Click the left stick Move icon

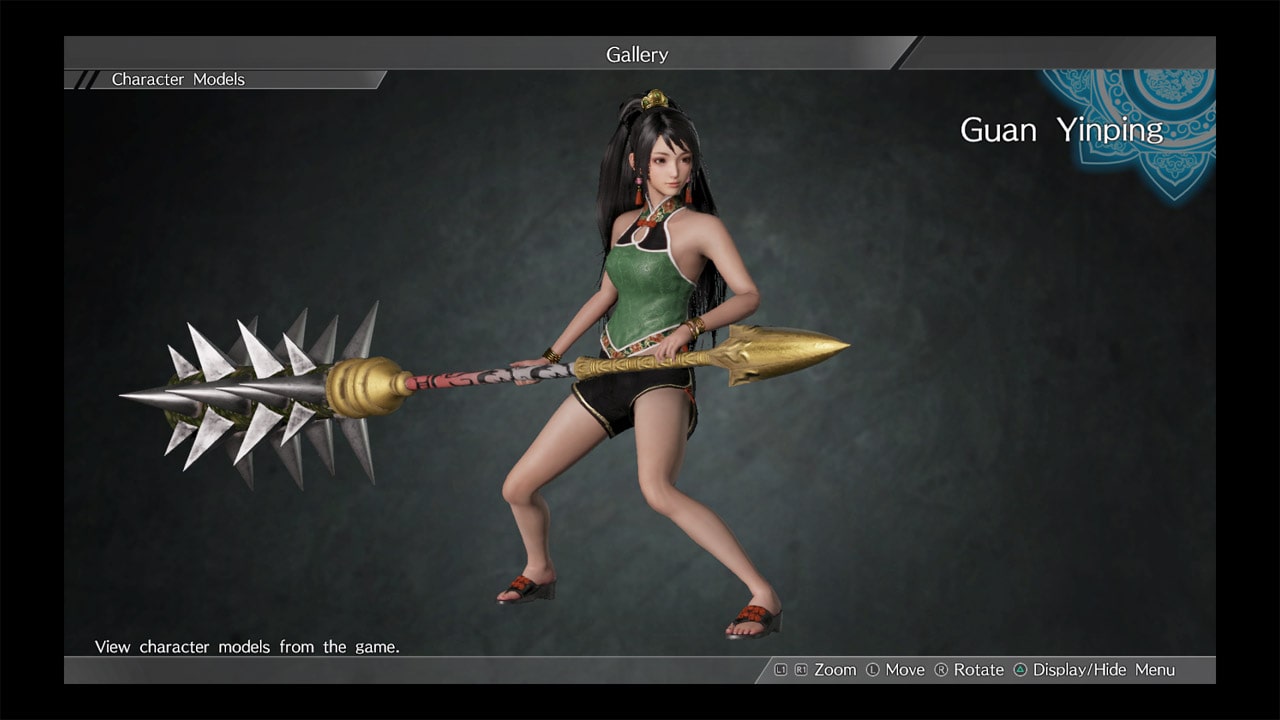click(873, 670)
